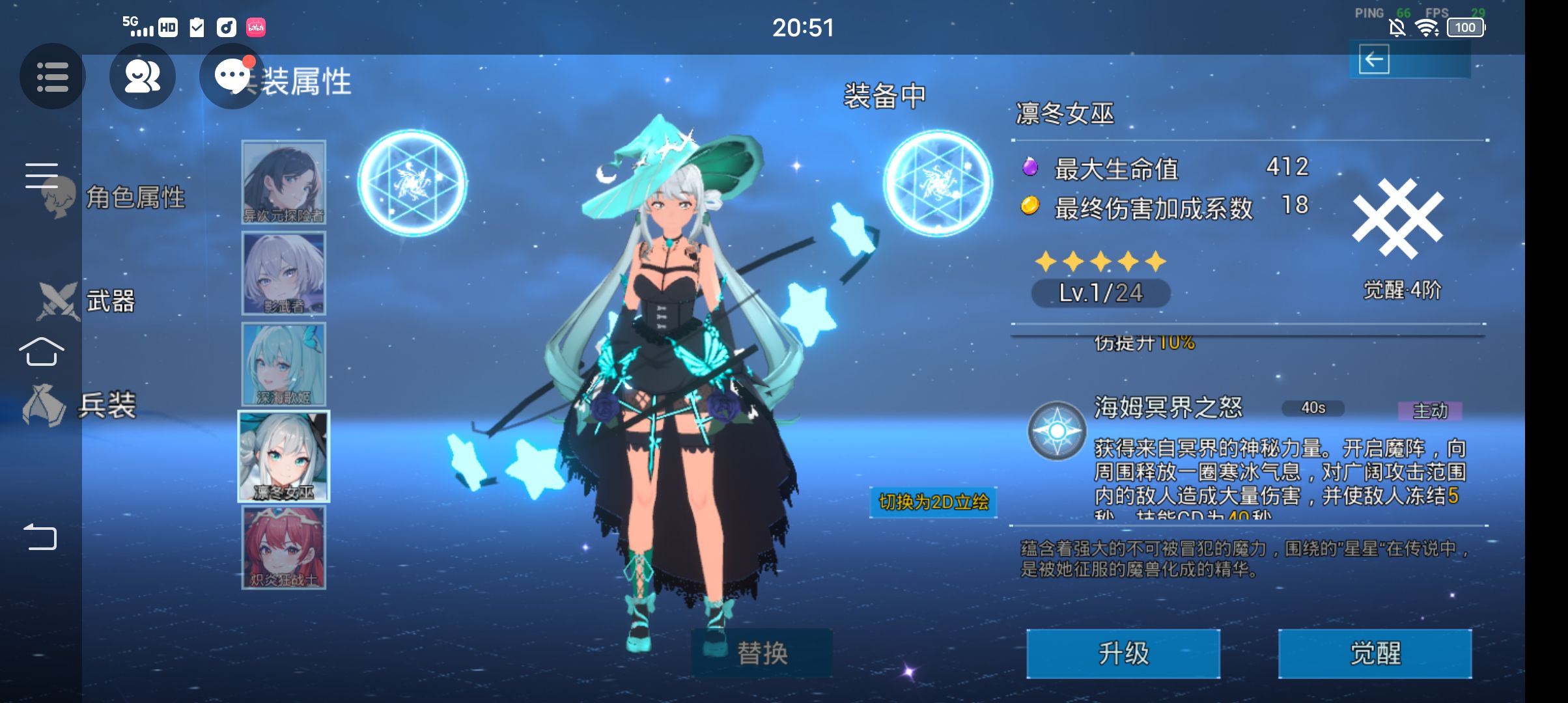Select the 凛冬女巫 costume portrait
Screen dimensions: 1568x703
[x=284, y=456]
